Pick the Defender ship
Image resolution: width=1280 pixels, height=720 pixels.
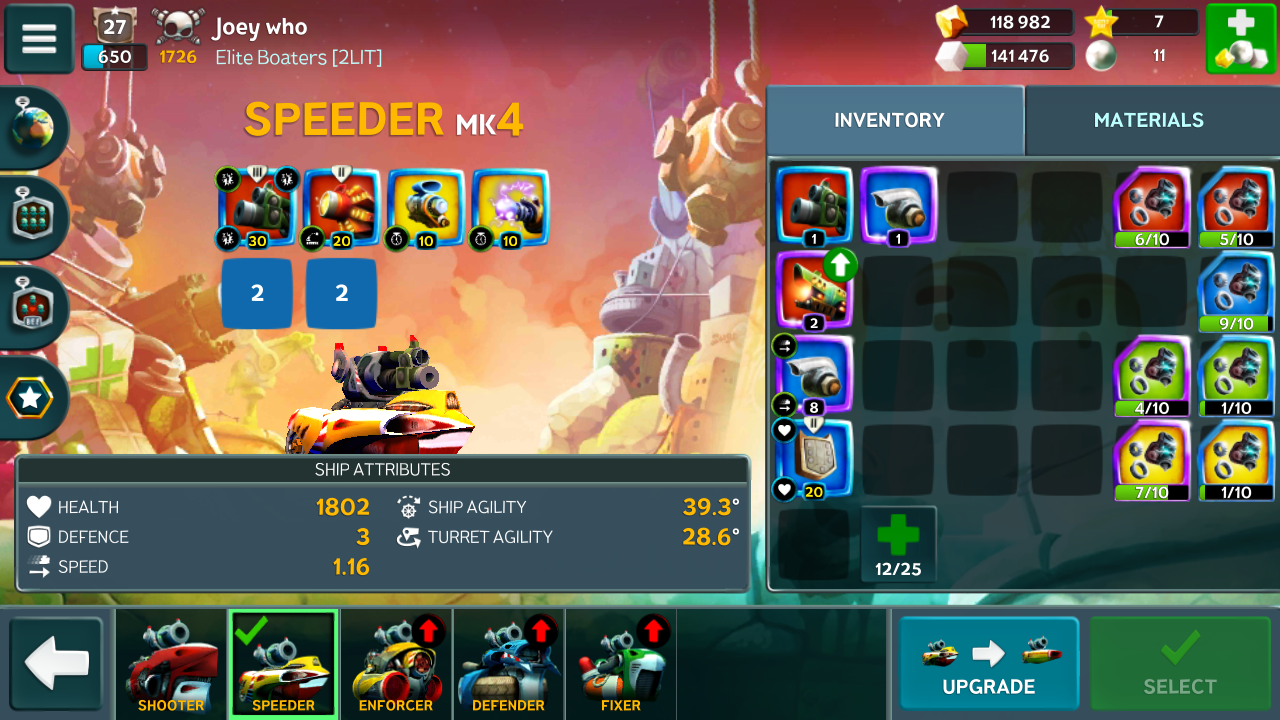click(x=508, y=664)
